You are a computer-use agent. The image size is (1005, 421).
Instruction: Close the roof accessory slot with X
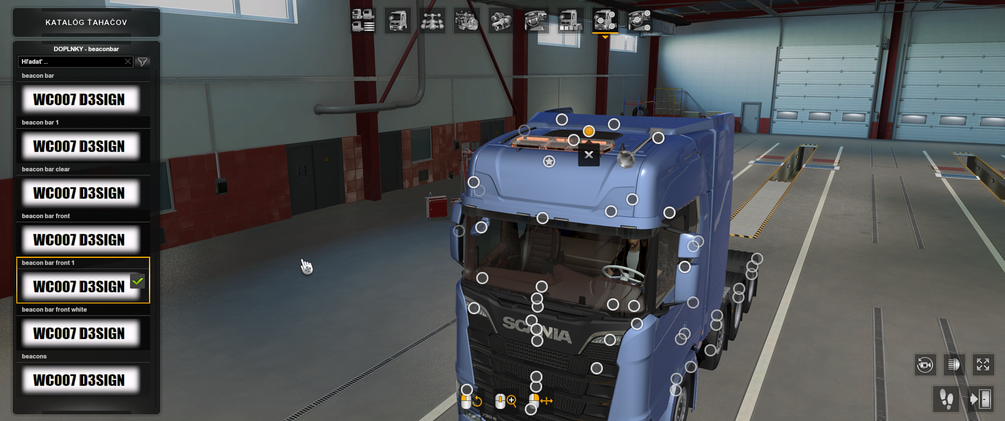point(589,155)
